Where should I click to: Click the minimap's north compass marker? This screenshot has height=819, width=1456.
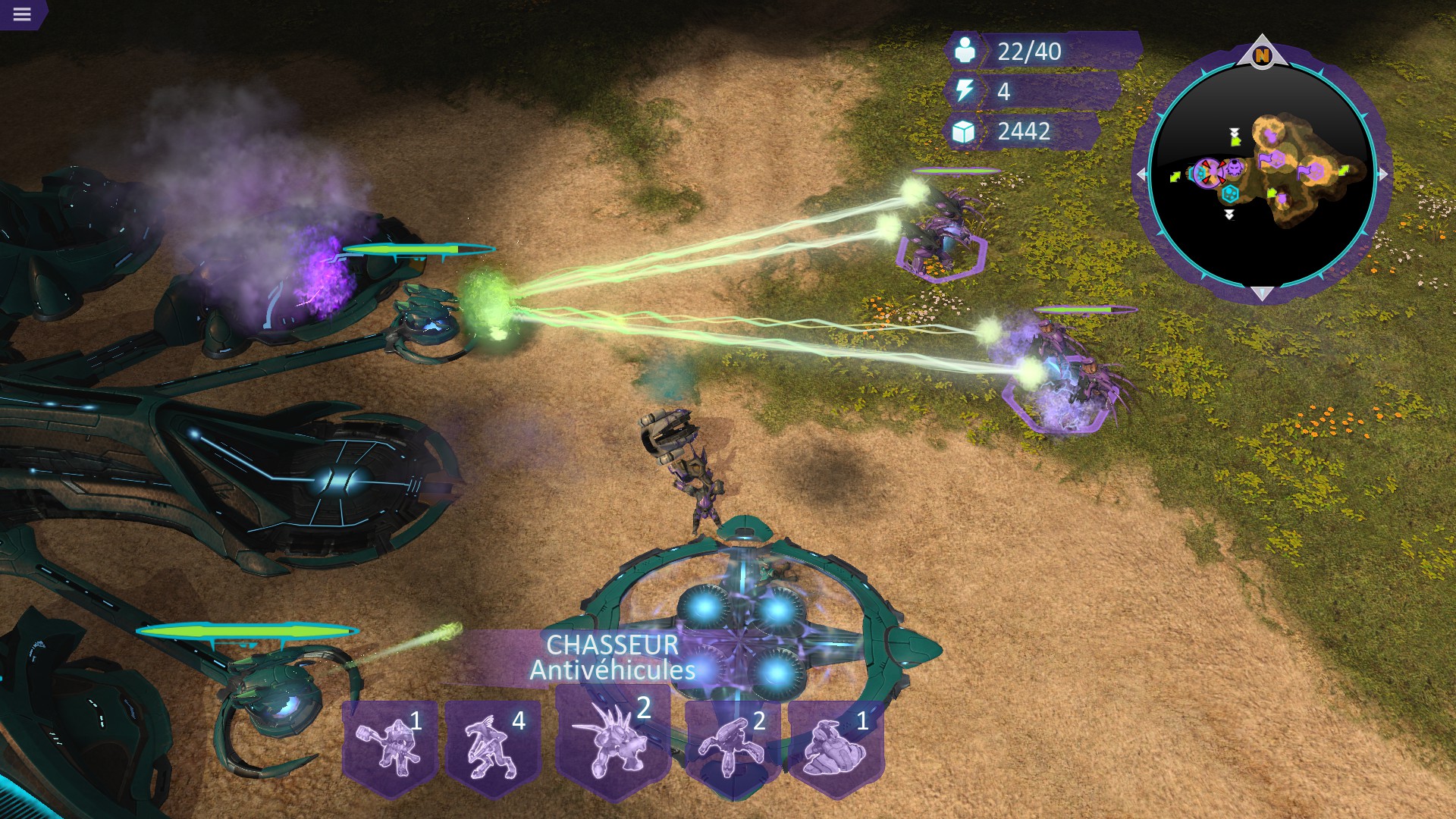pyautogui.click(x=1262, y=55)
